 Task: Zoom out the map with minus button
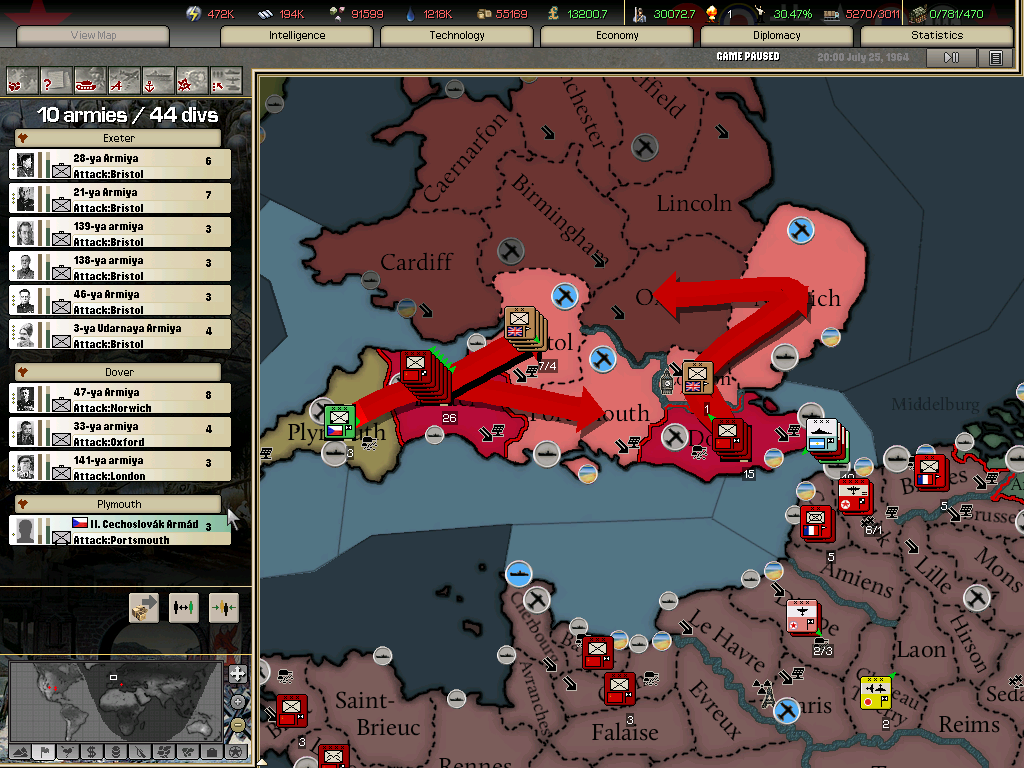[x=237, y=725]
